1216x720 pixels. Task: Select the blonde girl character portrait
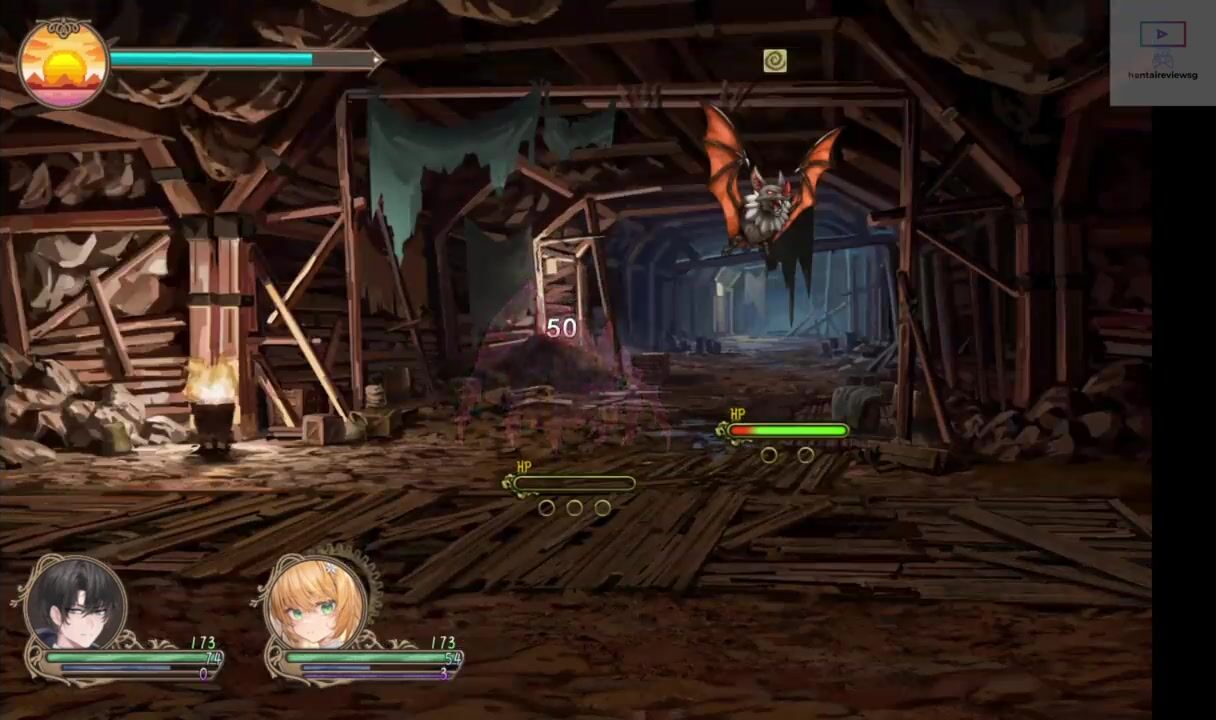(x=316, y=603)
